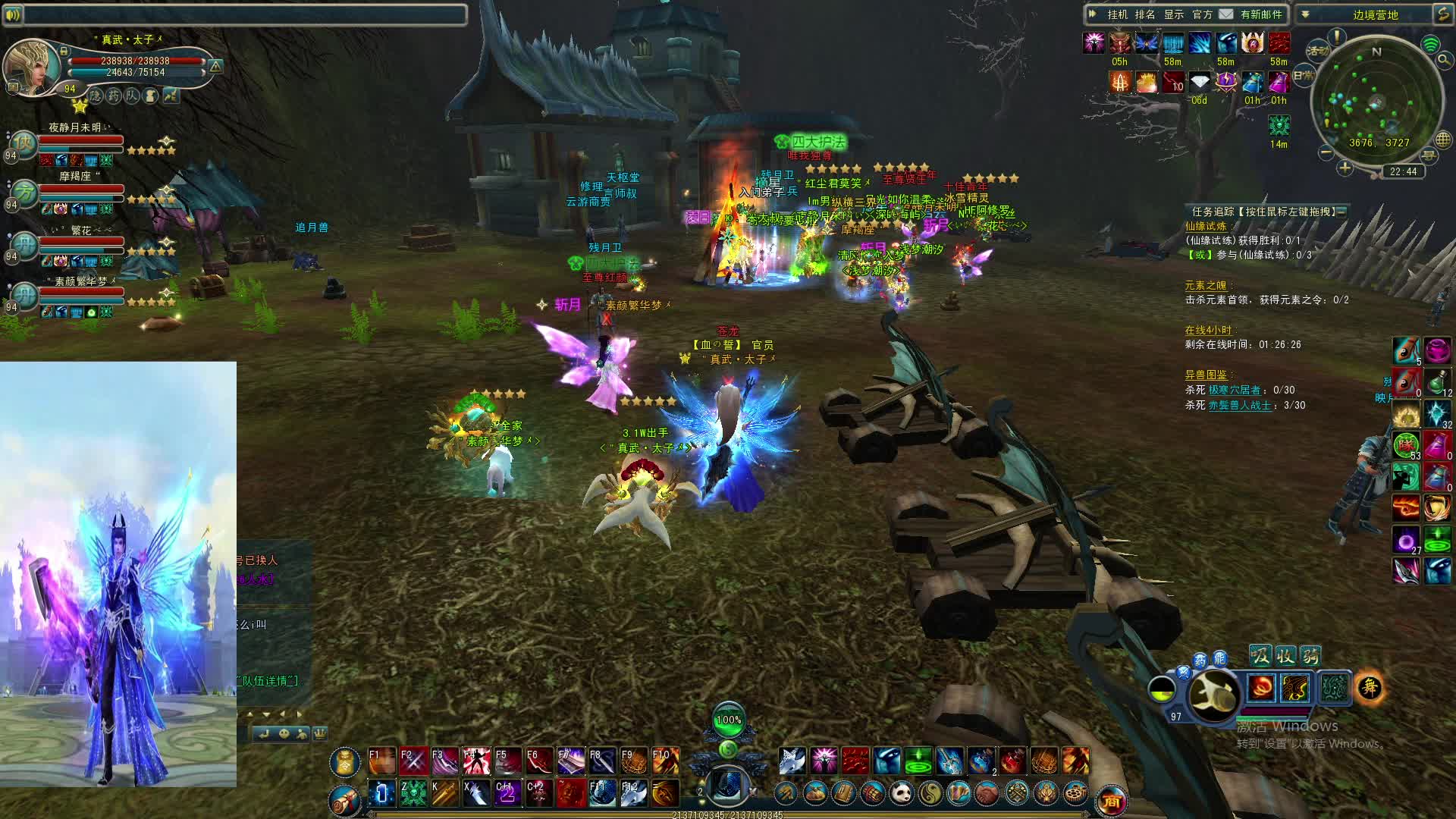Open the 商 shop button
The height and width of the screenshot is (819, 1456).
click(1111, 800)
